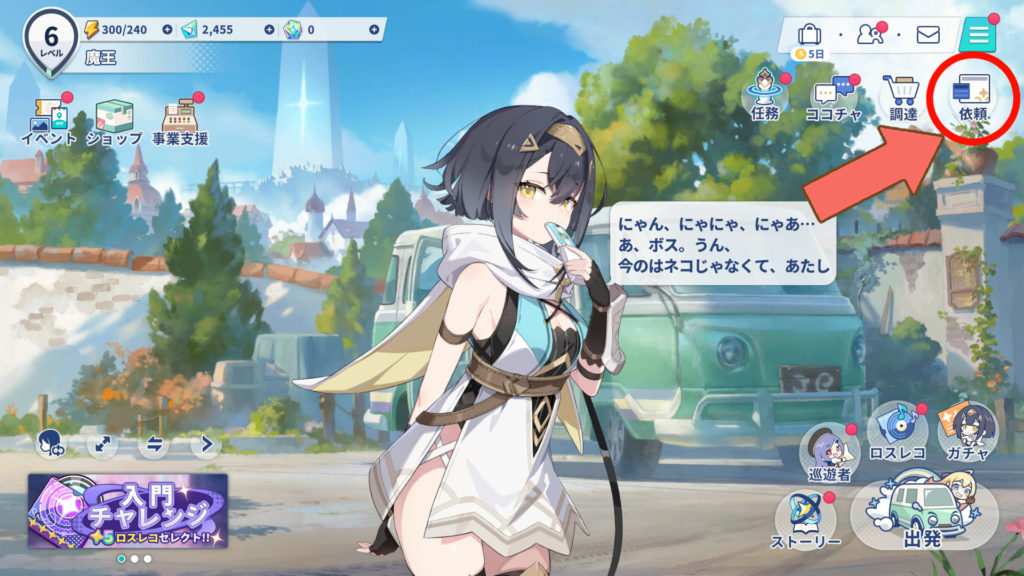Open the 依頼 (Requests) menu
Image resolution: width=1024 pixels, height=576 pixels.
972,98
